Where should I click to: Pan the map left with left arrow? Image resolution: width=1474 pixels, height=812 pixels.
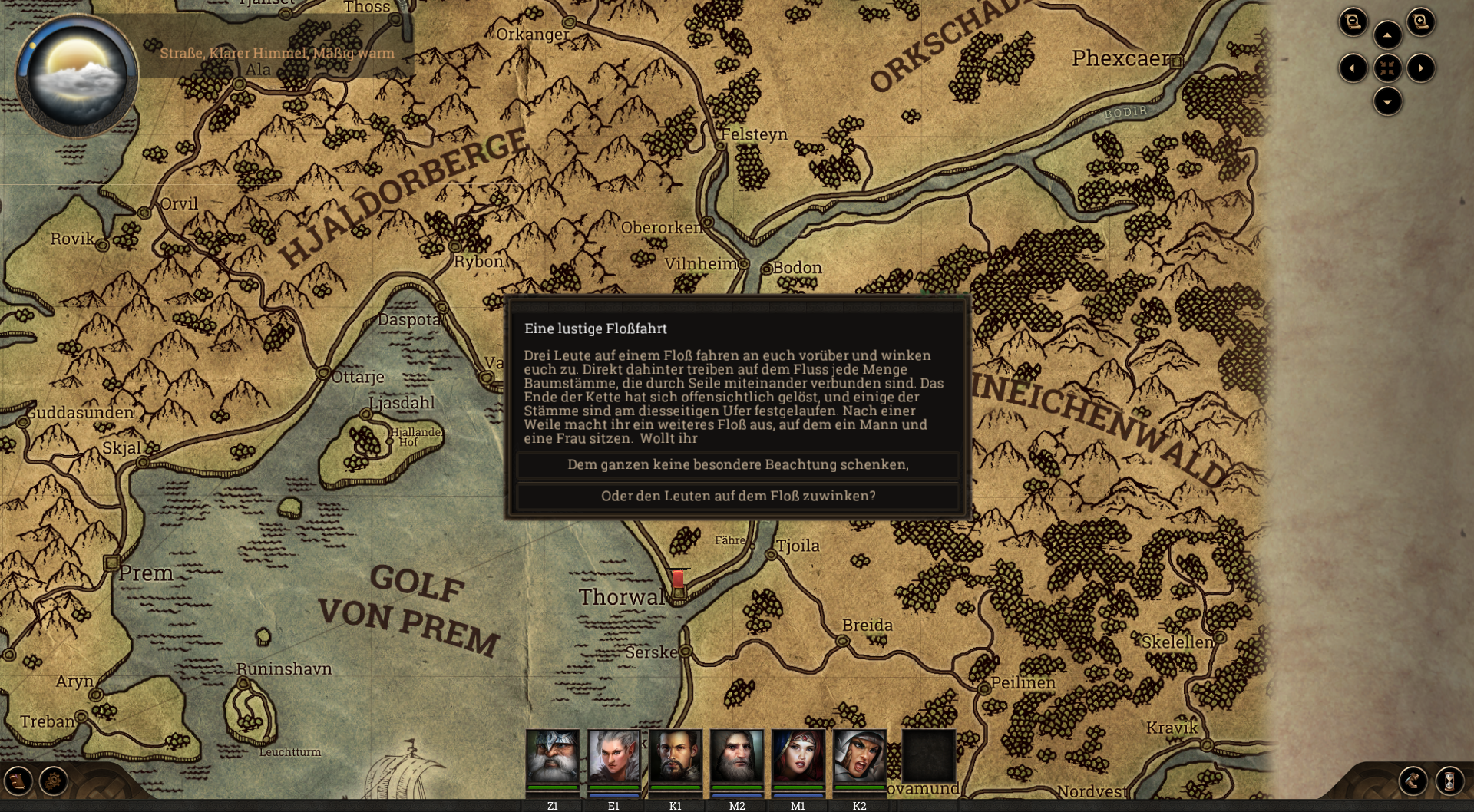(x=1353, y=68)
